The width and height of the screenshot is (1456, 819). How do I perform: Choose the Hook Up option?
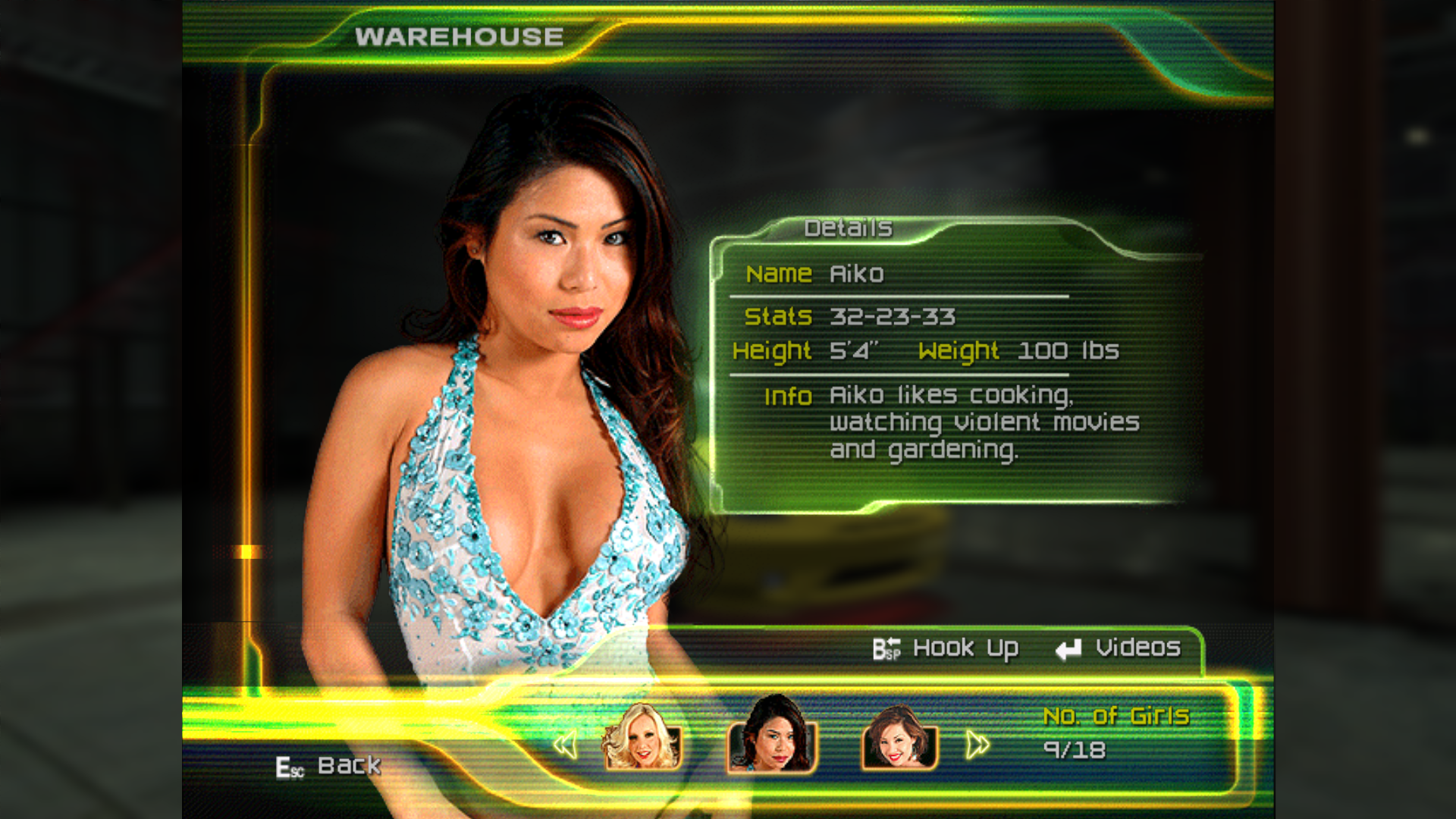point(946,649)
